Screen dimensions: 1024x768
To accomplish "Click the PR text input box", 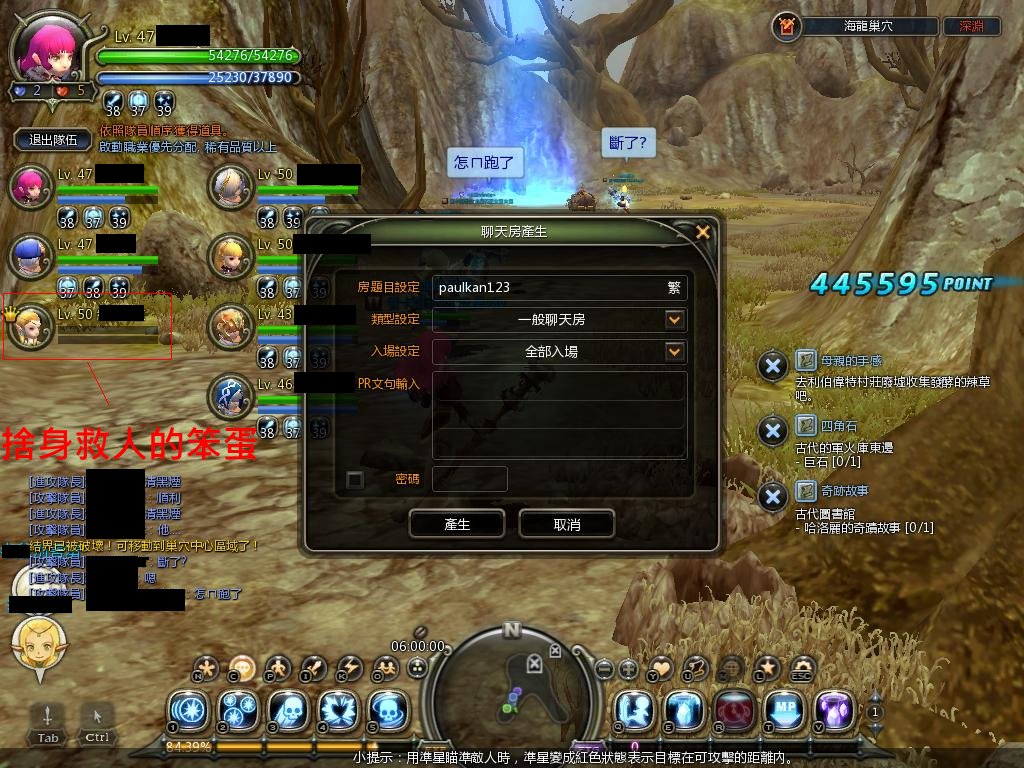I will [x=559, y=416].
